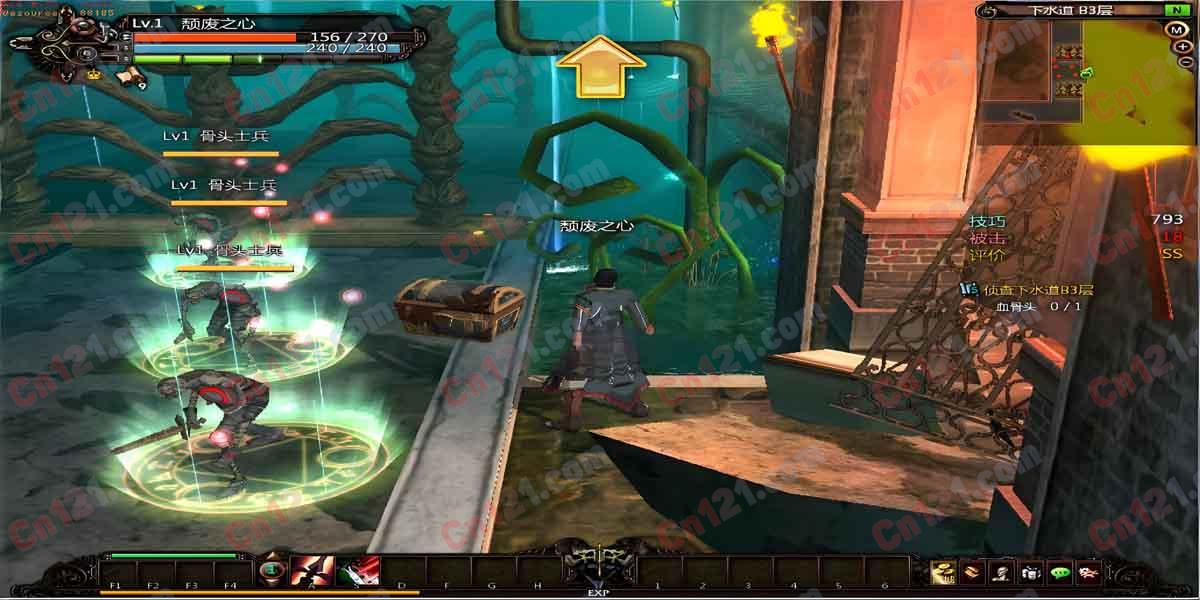Open the orange stacked books icon
The height and width of the screenshot is (600, 1200).
pos(971,573)
